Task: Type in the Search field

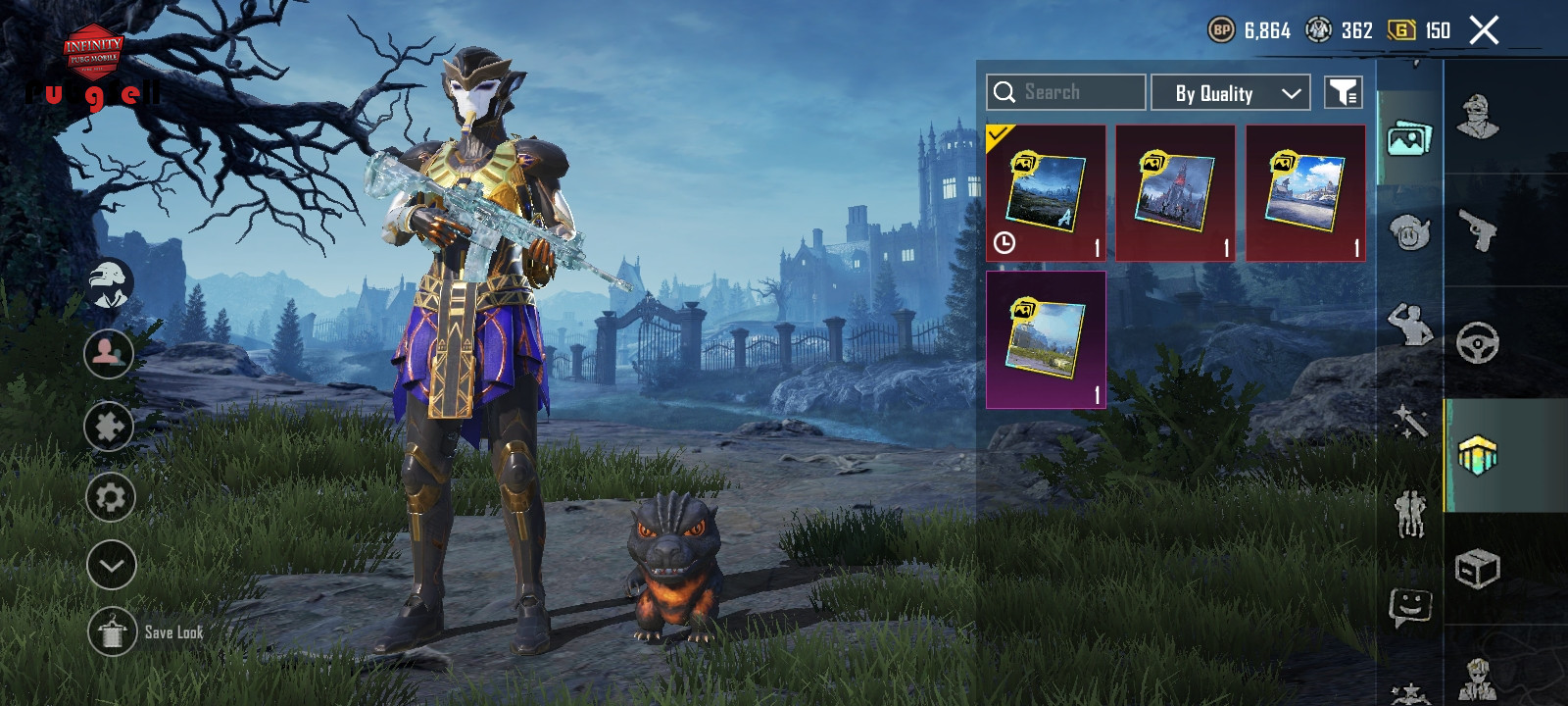Action: 1078,92
